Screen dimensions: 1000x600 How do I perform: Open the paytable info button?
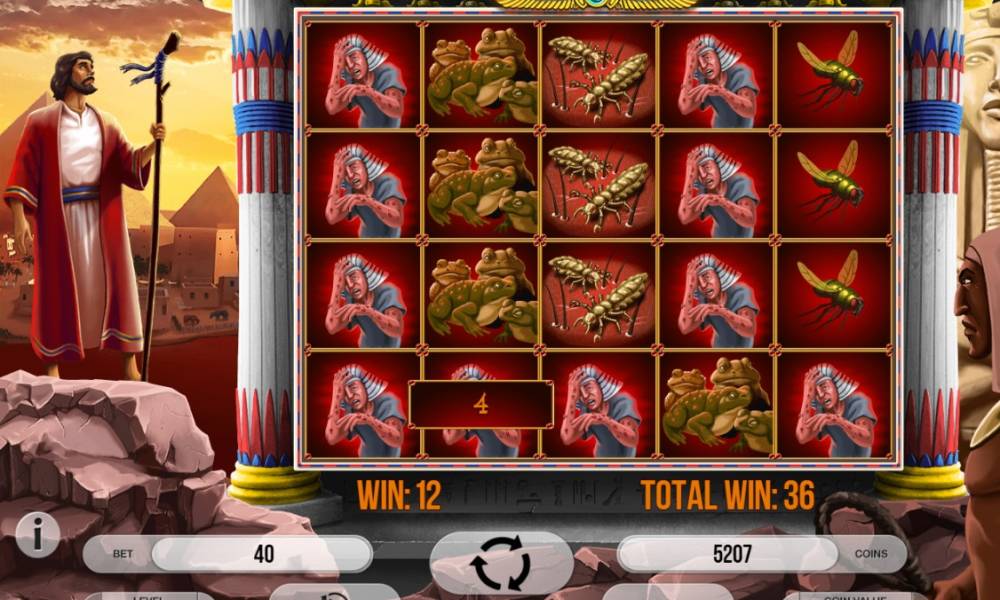coord(38,537)
